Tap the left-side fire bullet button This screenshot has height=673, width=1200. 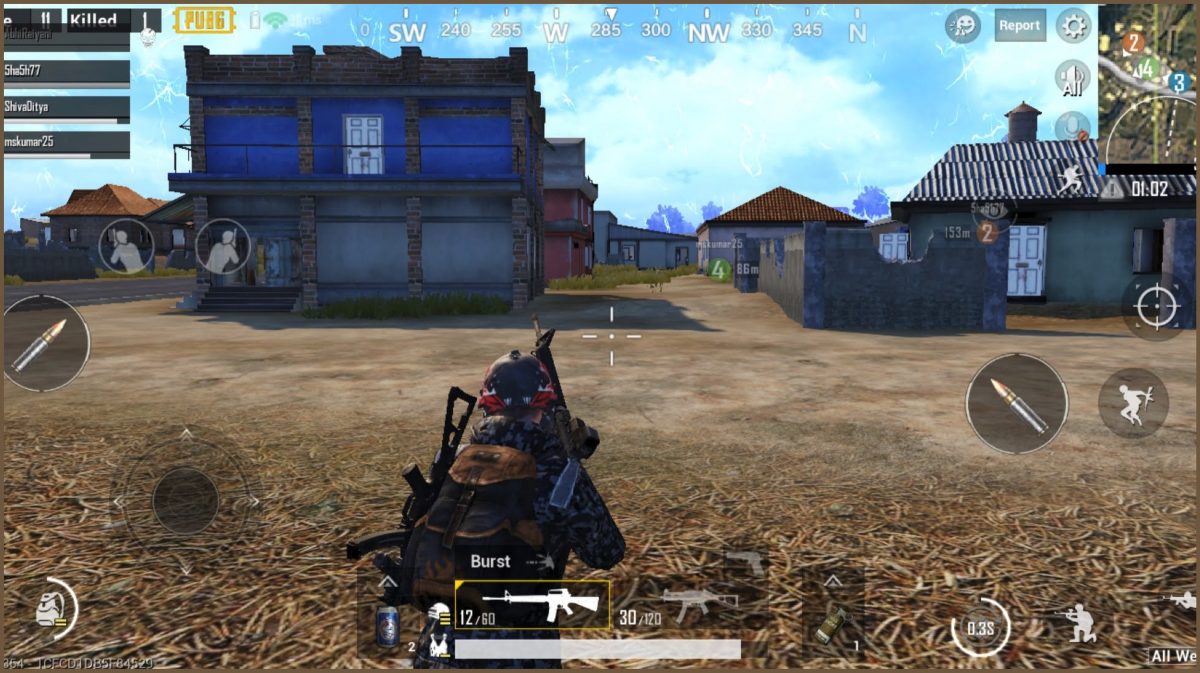(45, 343)
